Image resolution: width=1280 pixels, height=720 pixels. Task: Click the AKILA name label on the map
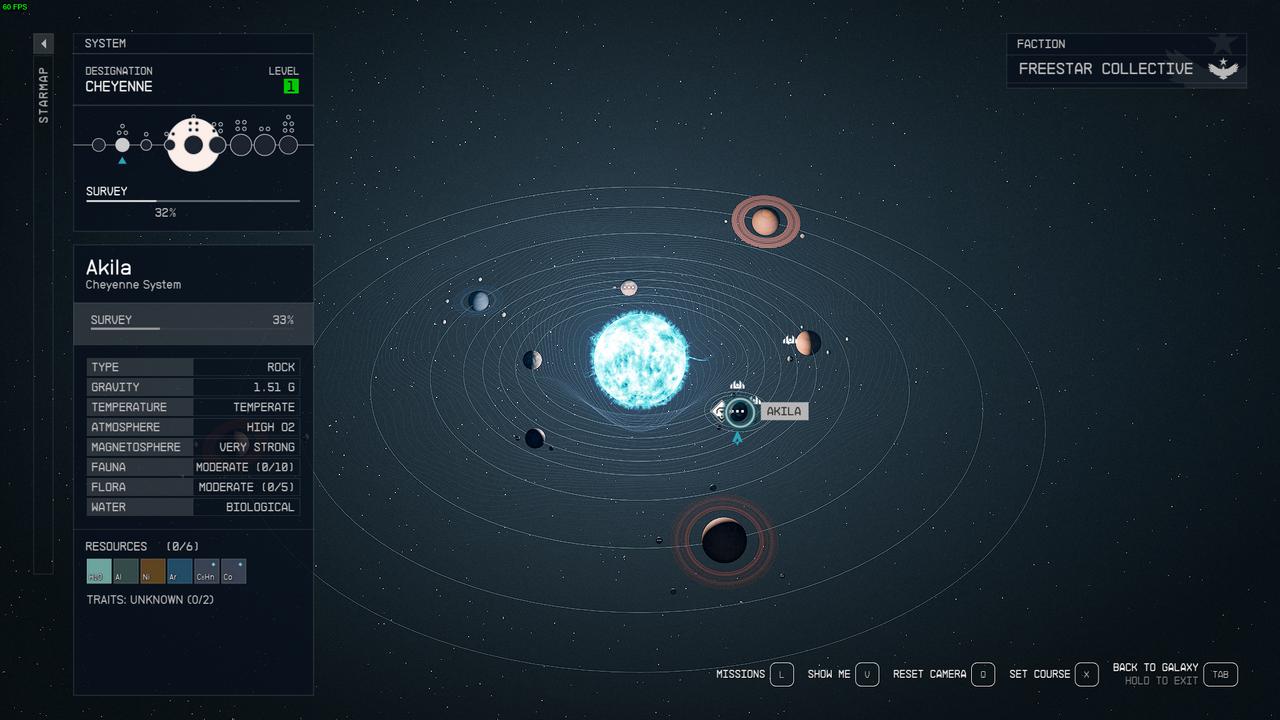784,410
